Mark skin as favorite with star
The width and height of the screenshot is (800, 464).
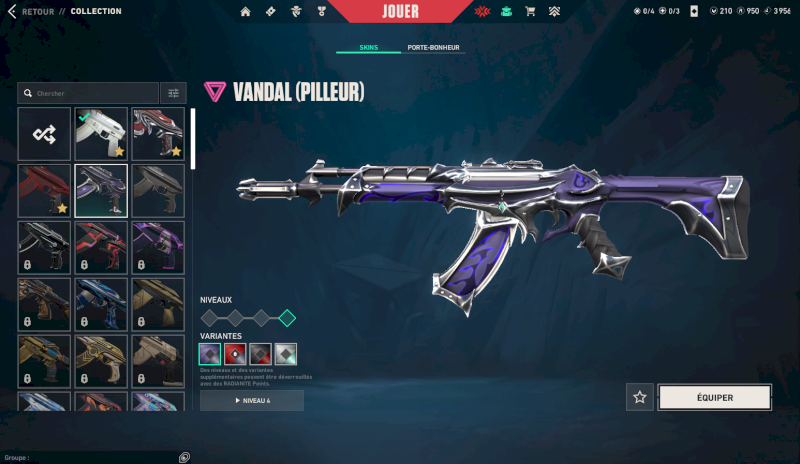click(640, 397)
